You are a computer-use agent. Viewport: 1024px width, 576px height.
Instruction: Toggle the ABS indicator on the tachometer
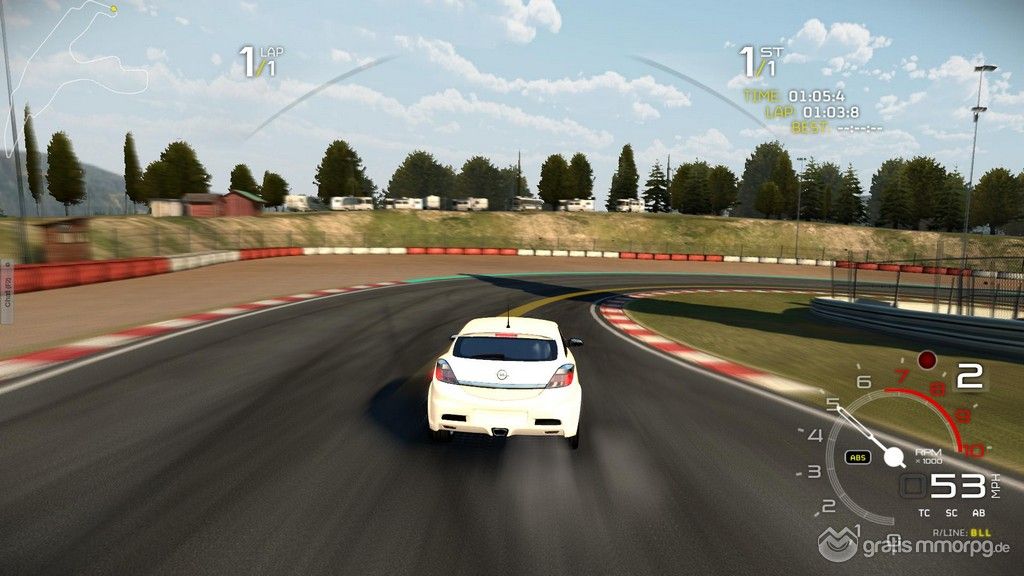click(x=857, y=457)
